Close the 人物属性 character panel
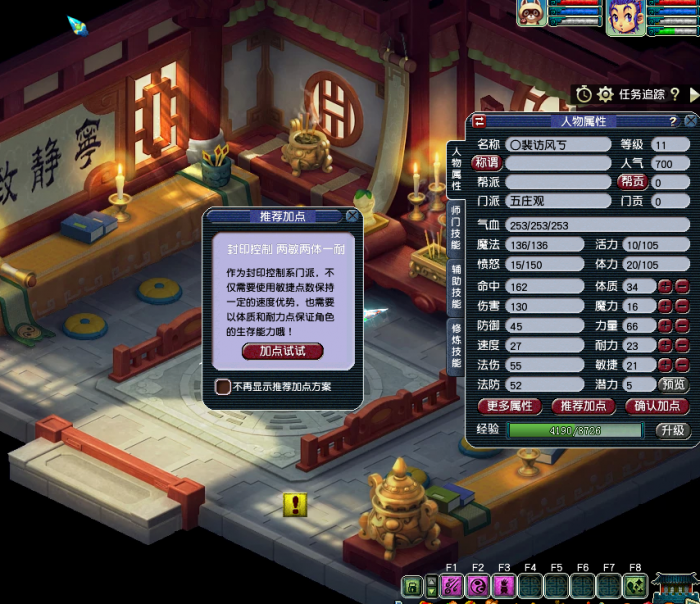 click(689, 121)
